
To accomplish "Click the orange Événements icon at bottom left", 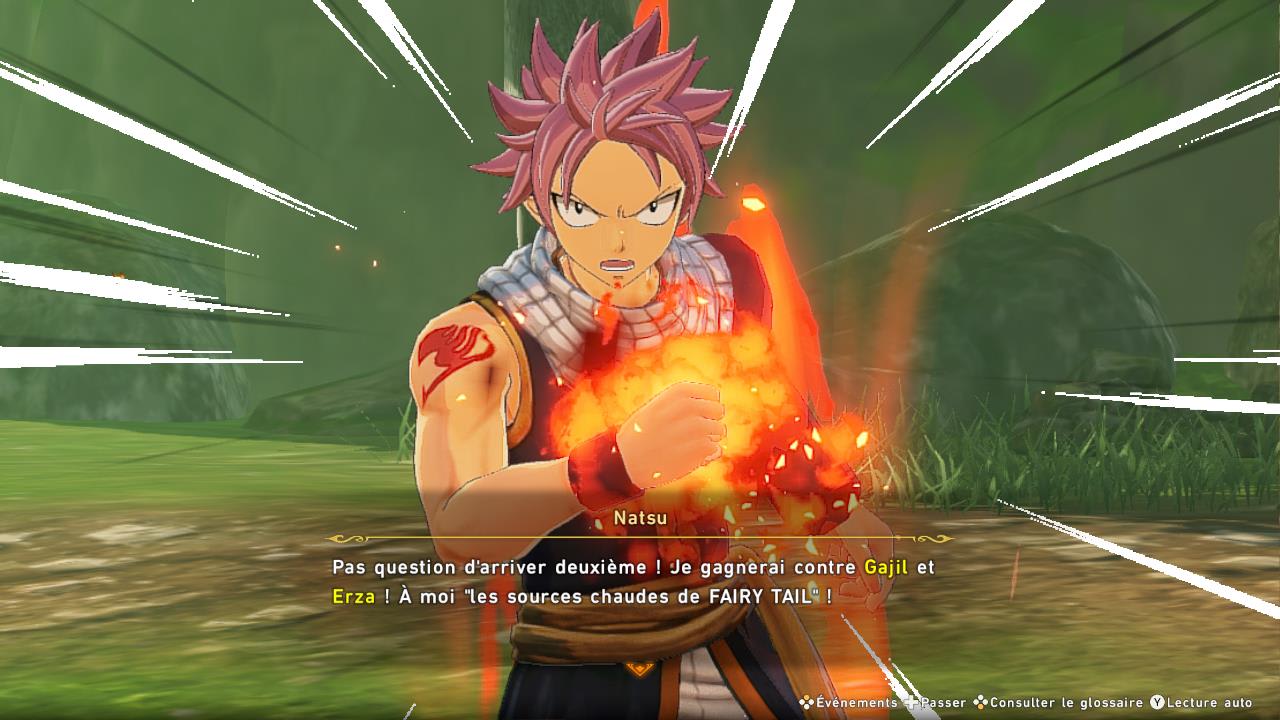I will (x=805, y=701).
